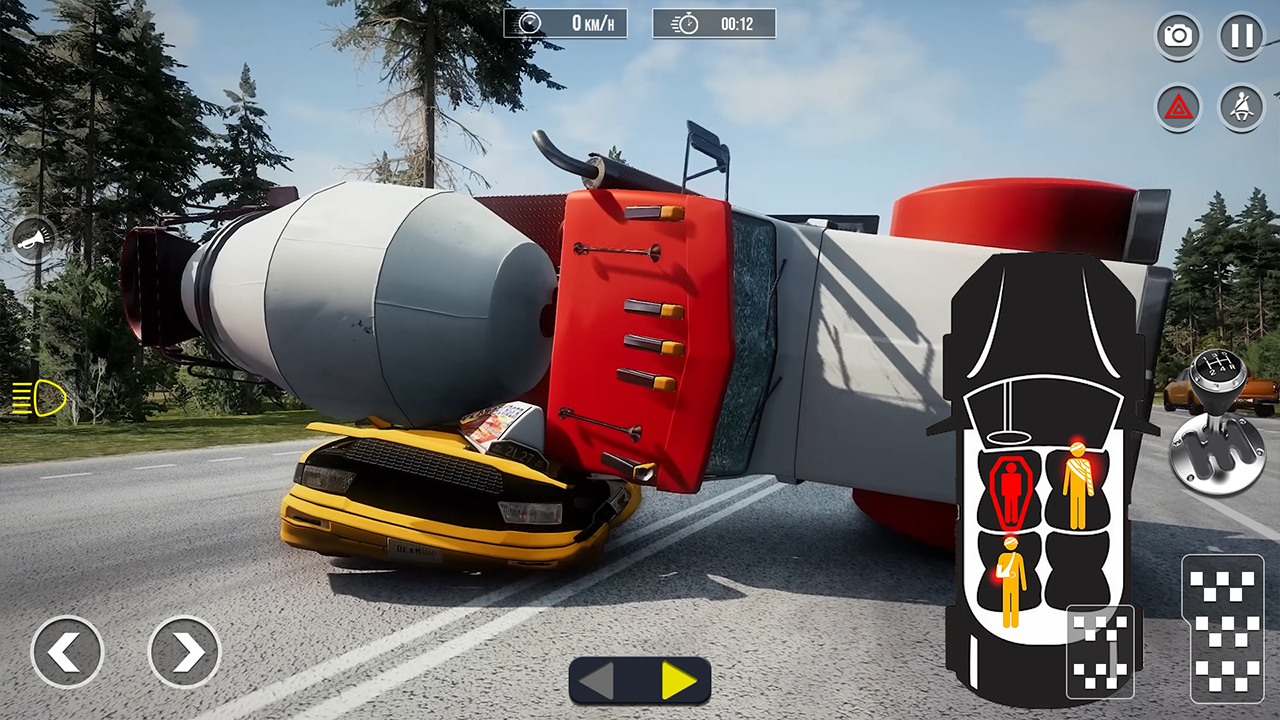Select the injured rear-left passenger icon
Viewport: 1280px width, 720px height.
point(1011,580)
